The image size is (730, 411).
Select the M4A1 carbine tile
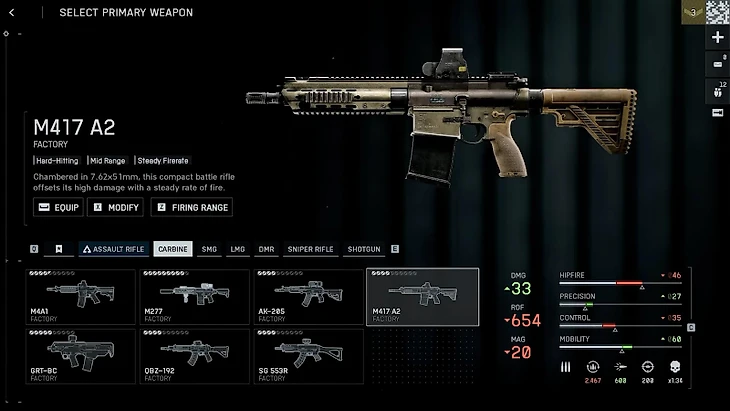click(81, 296)
